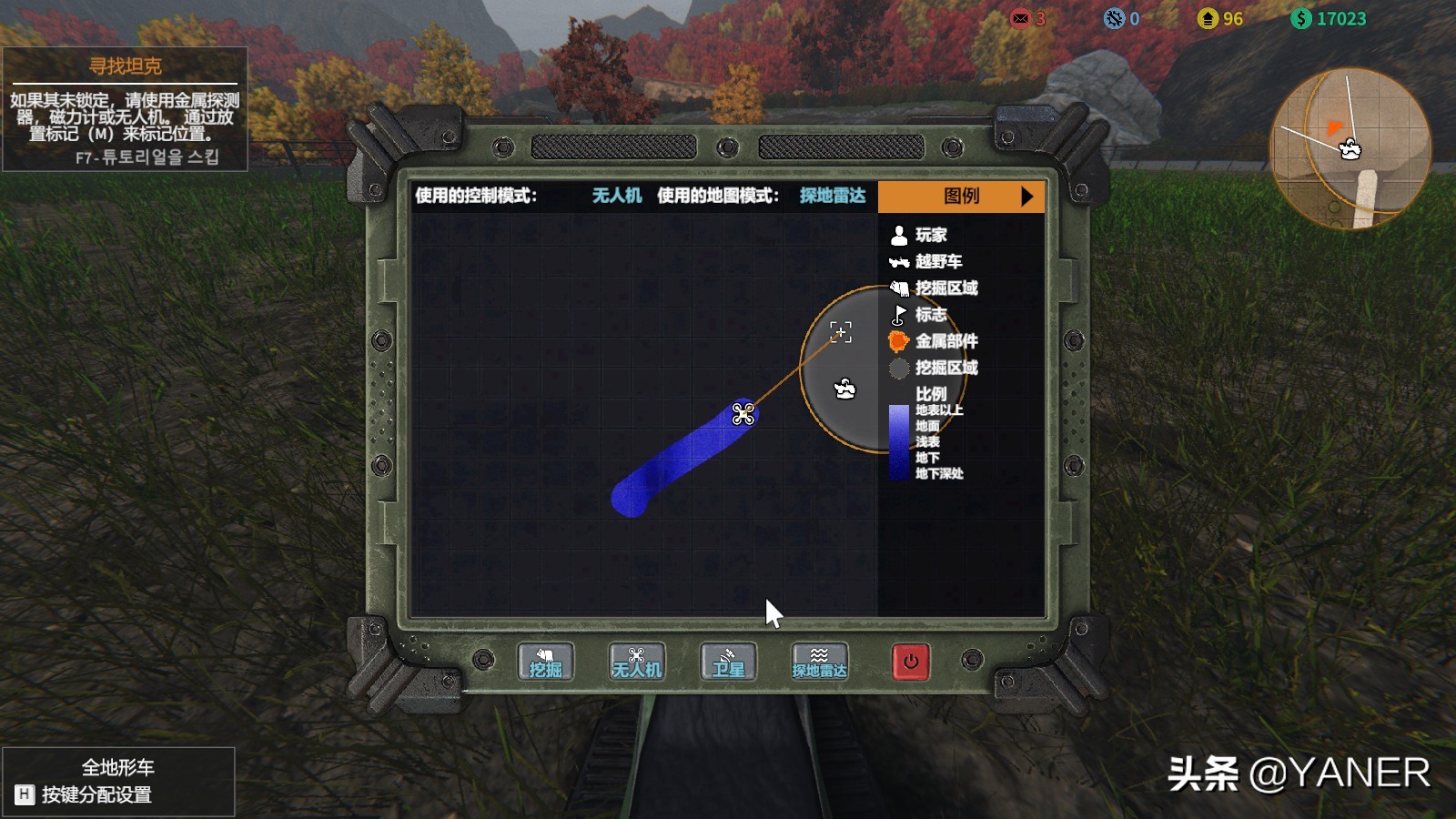Select the 金属部件 legend entry
1456x819 pixels.
[934, 341]
